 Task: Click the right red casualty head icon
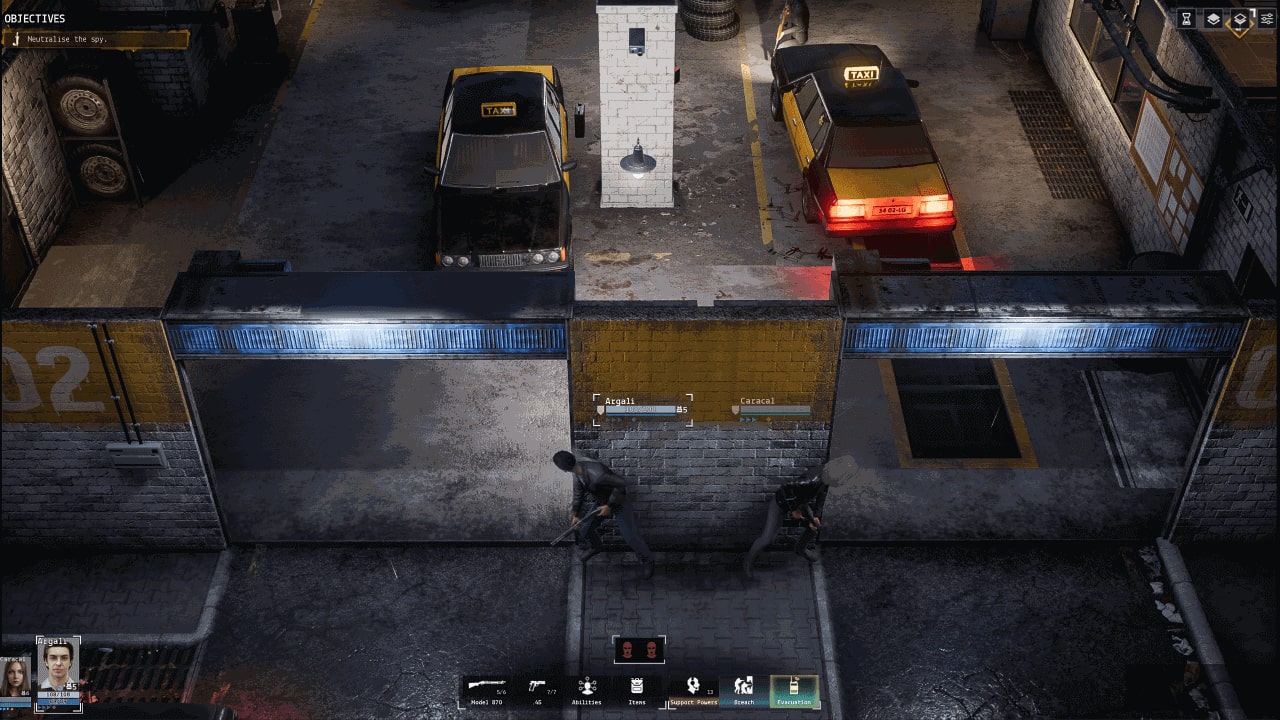pyautogui.click(x=654, y=648)
